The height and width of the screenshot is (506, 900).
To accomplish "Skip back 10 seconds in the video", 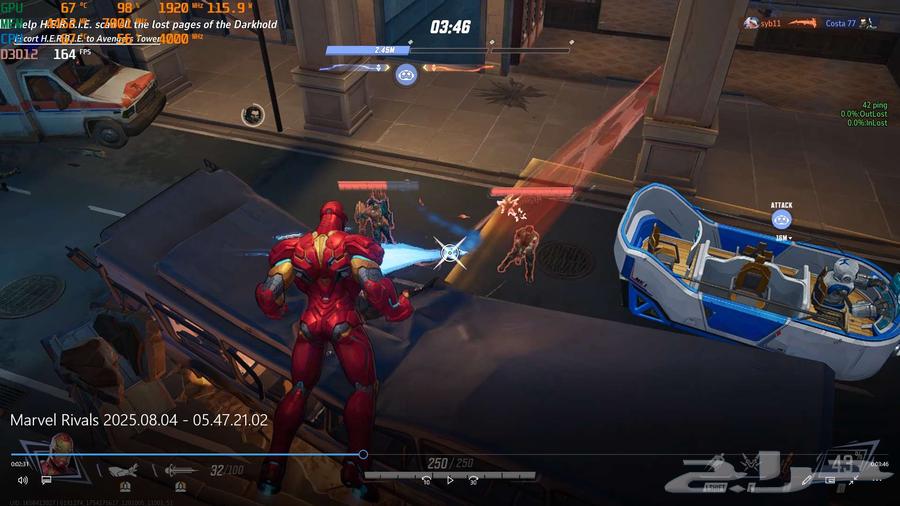I will pos(426,480).
